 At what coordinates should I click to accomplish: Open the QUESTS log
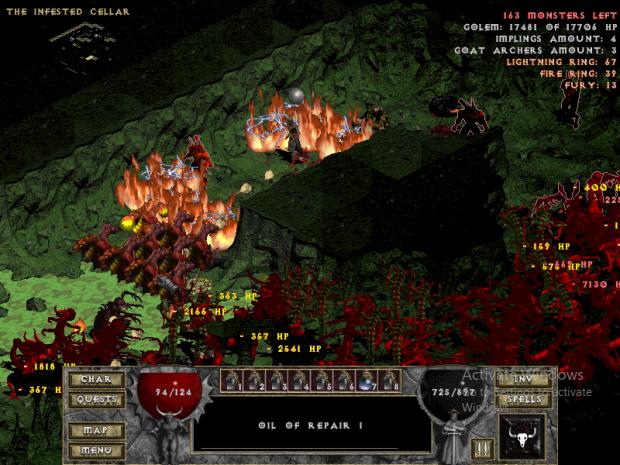pos(96,399)
